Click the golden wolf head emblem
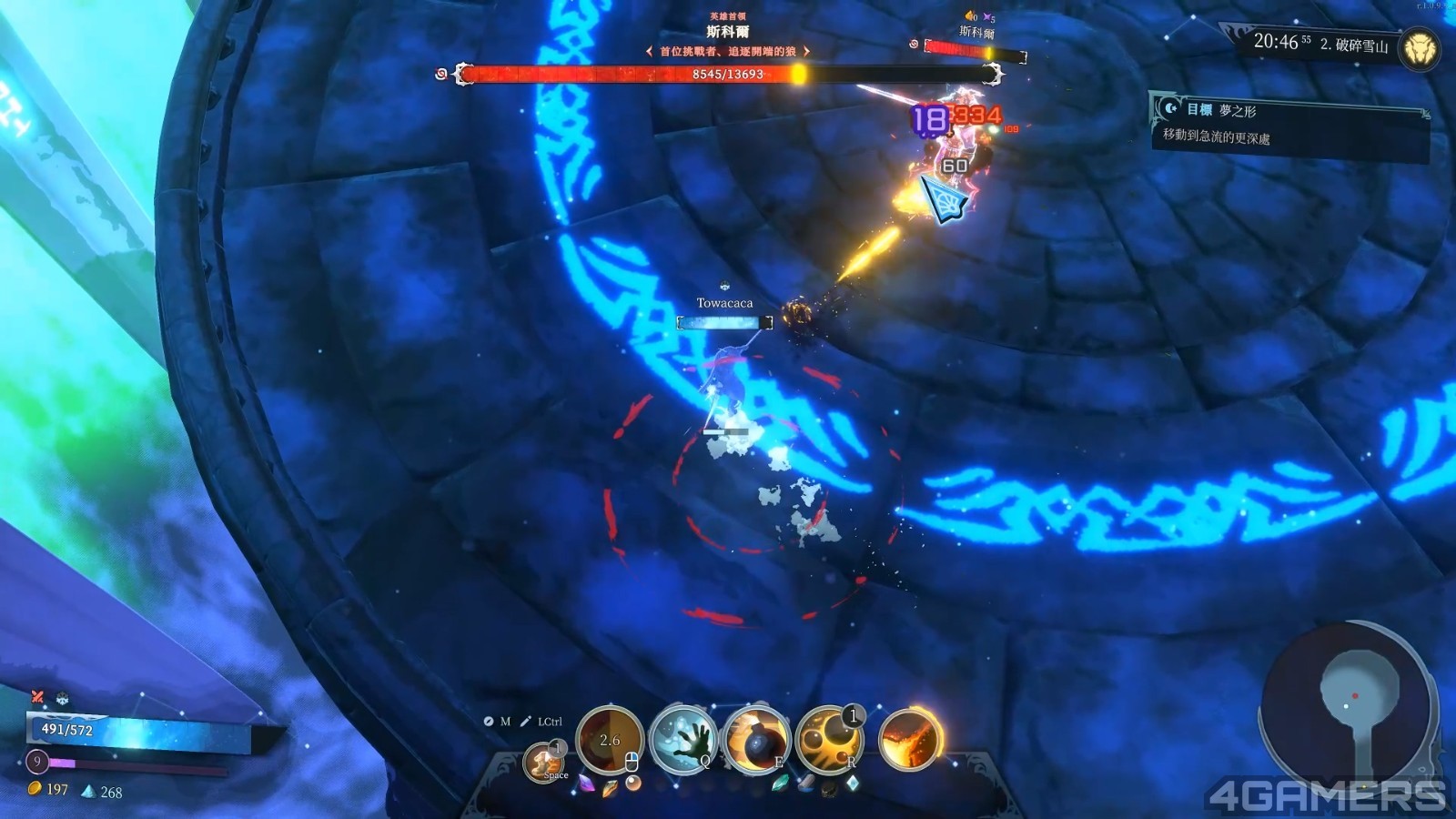 coord(1419,47)
